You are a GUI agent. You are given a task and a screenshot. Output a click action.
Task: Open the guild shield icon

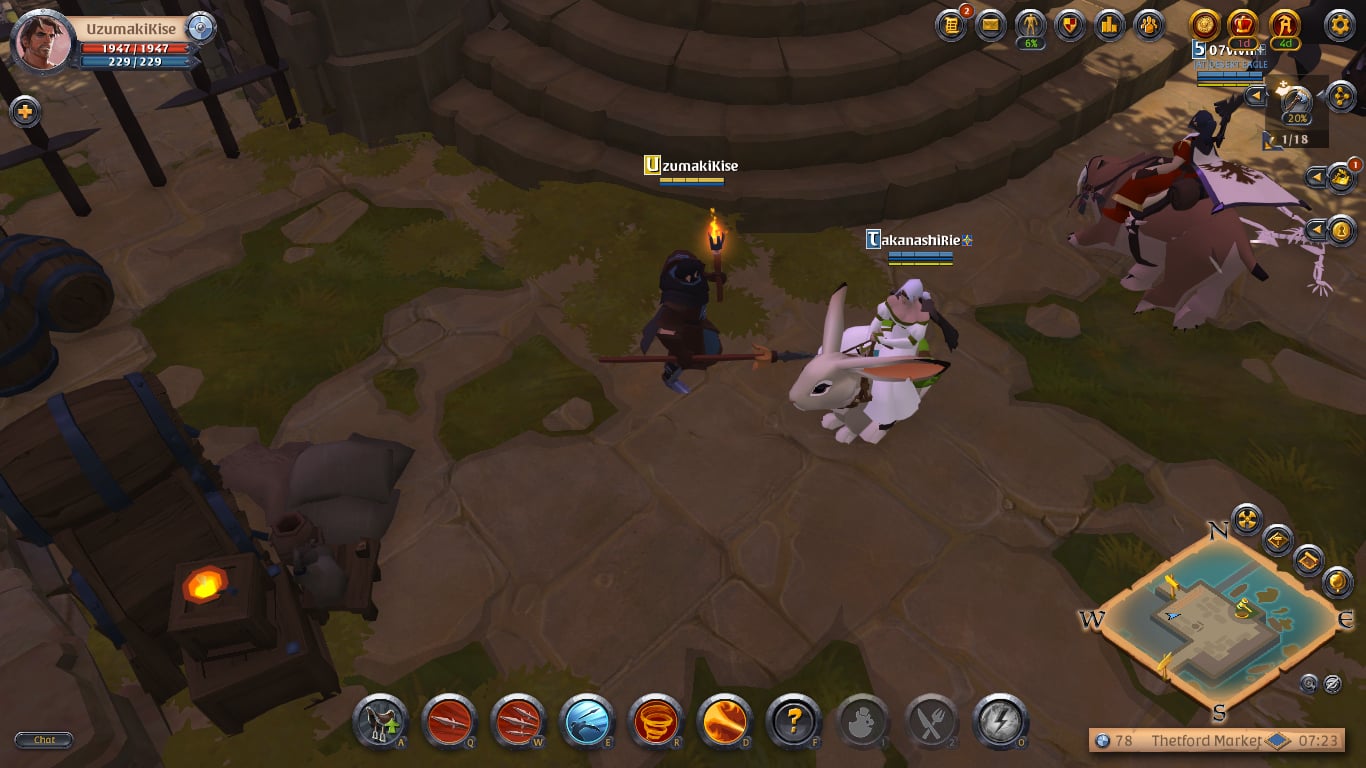point(1070,26)
